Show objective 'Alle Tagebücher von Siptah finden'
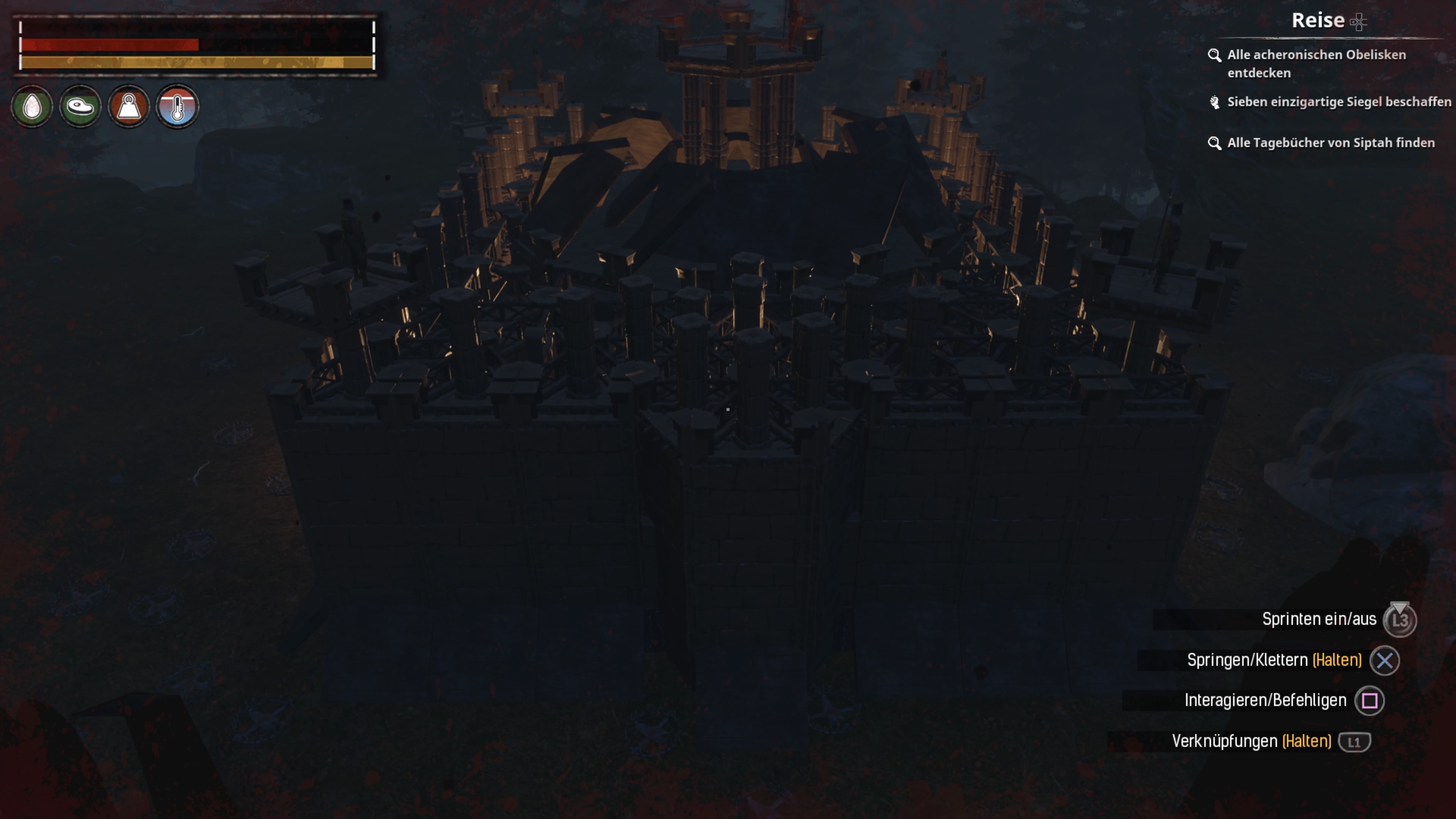 1330,143
